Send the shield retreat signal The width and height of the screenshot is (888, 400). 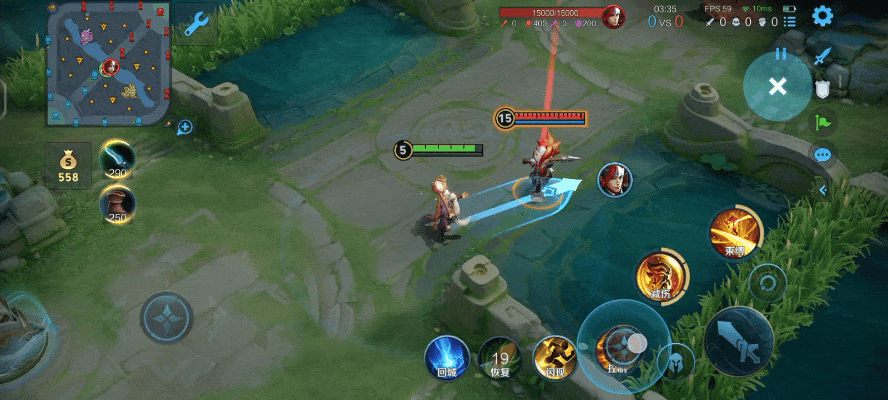point(823,89)
